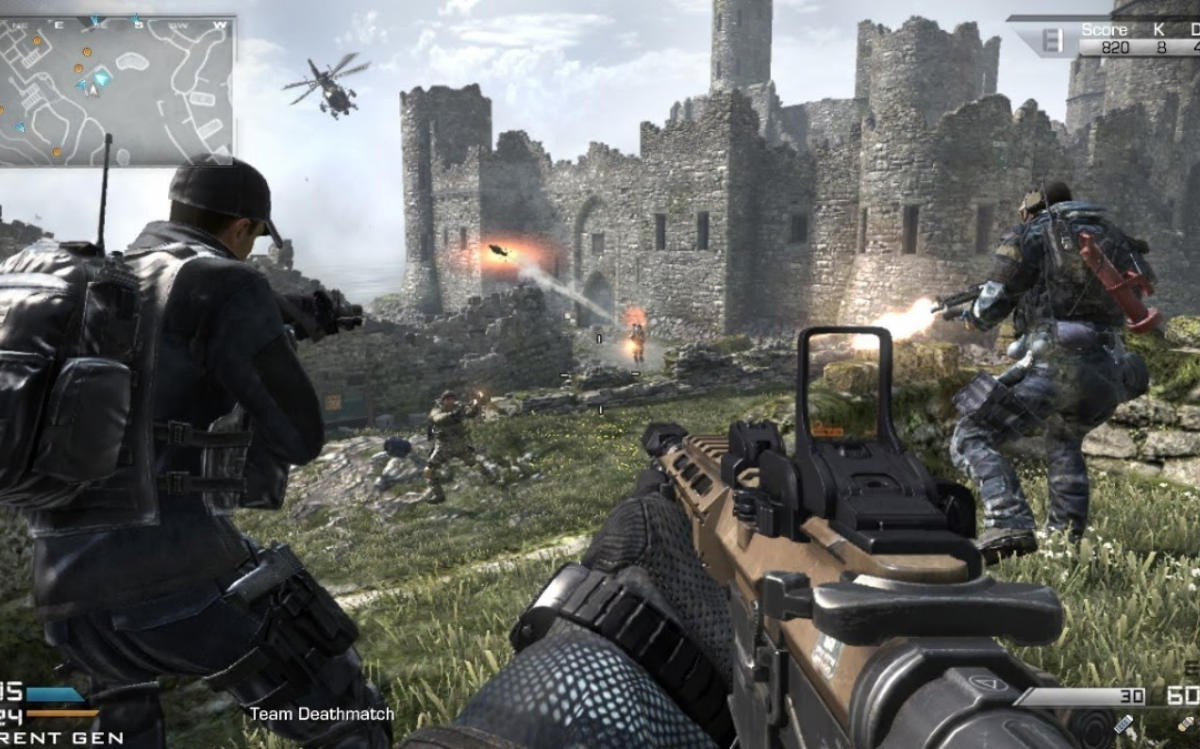The height and width of the screenshot is (749, 1200).
Task: Click the scoreboard panel's emblem icon
Action: point(1051,41)
